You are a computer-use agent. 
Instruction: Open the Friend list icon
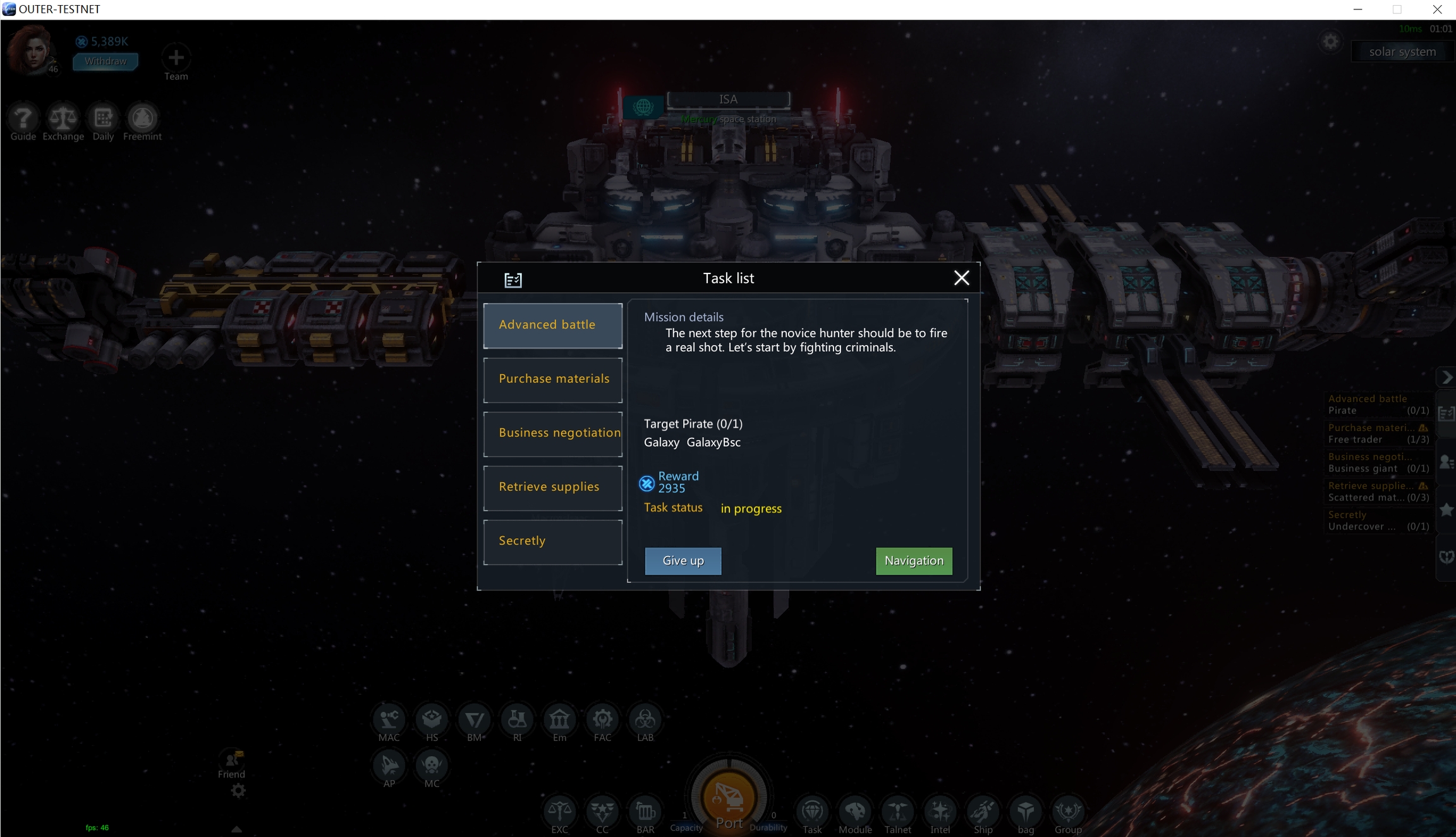pyautogui.click(x=231, y=761)
